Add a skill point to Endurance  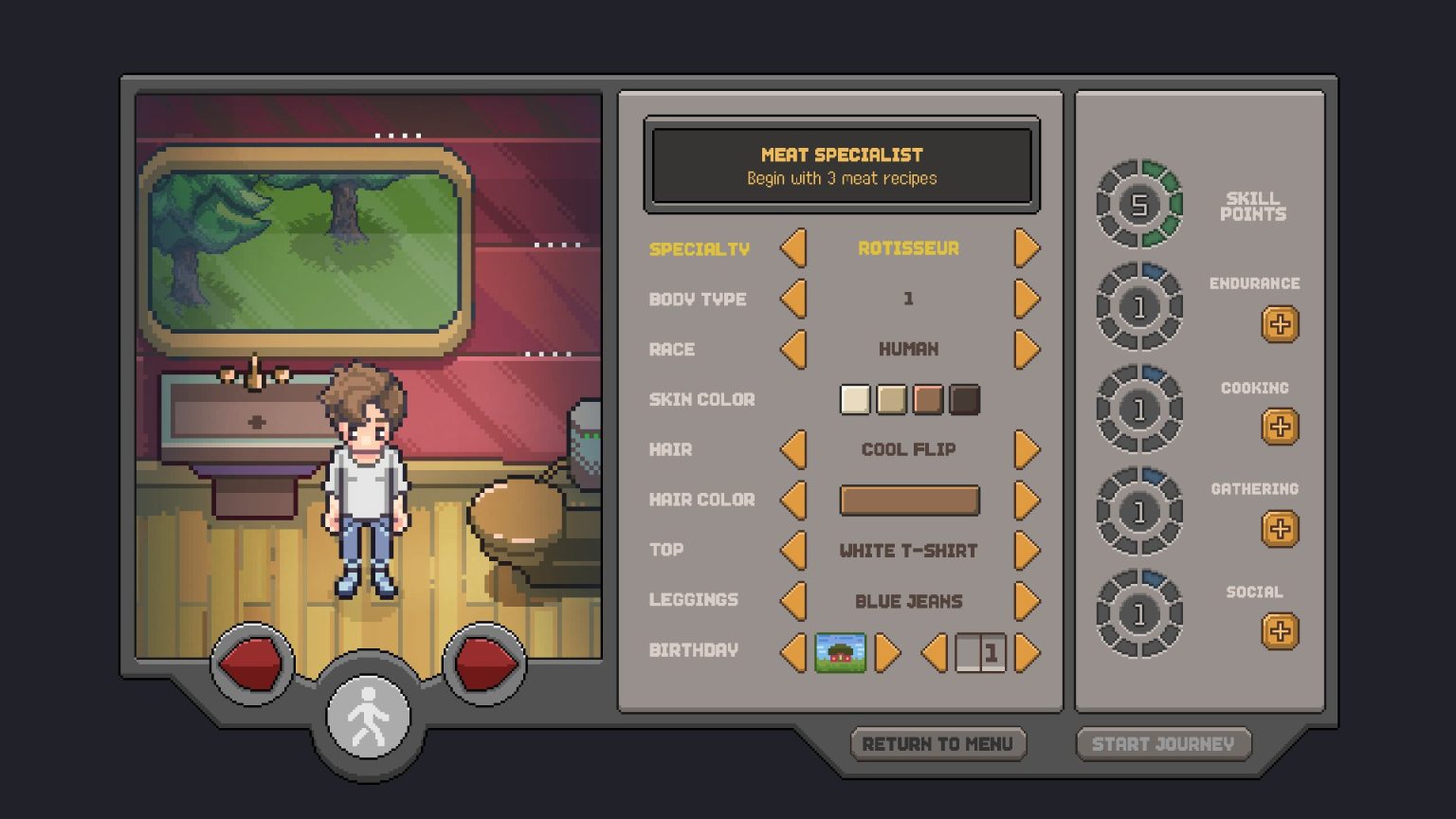coord(1280,324)
